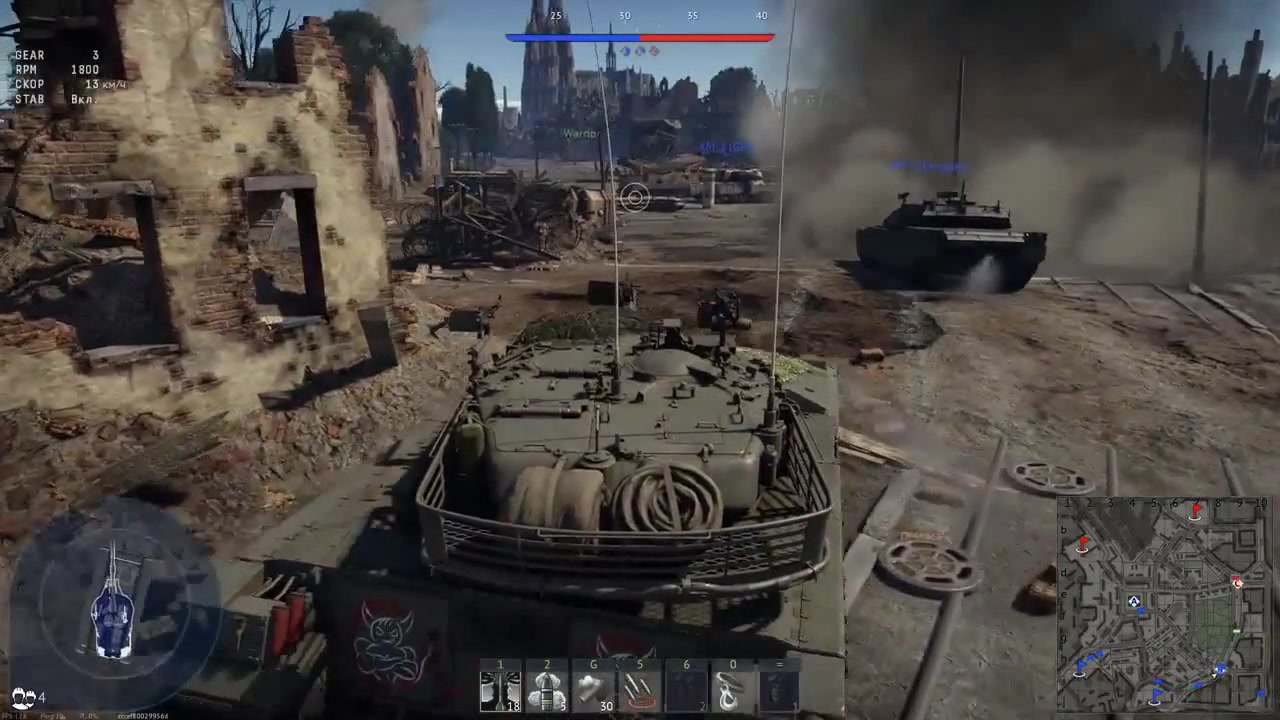Click the crew members icon
Screen dimensions: 1280x720
pos(23,697)
